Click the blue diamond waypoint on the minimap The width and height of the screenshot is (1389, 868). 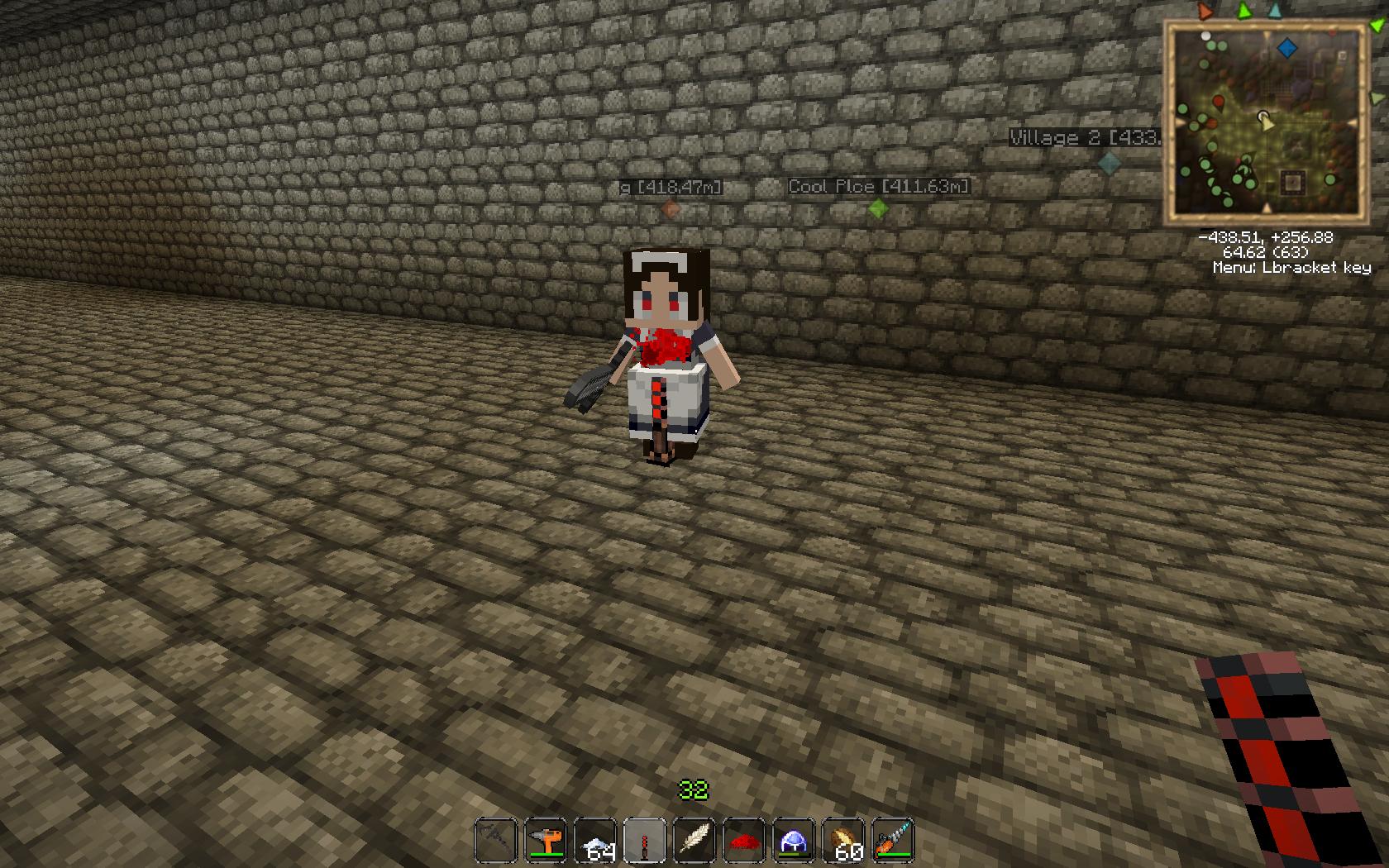tap(1286, 50)
